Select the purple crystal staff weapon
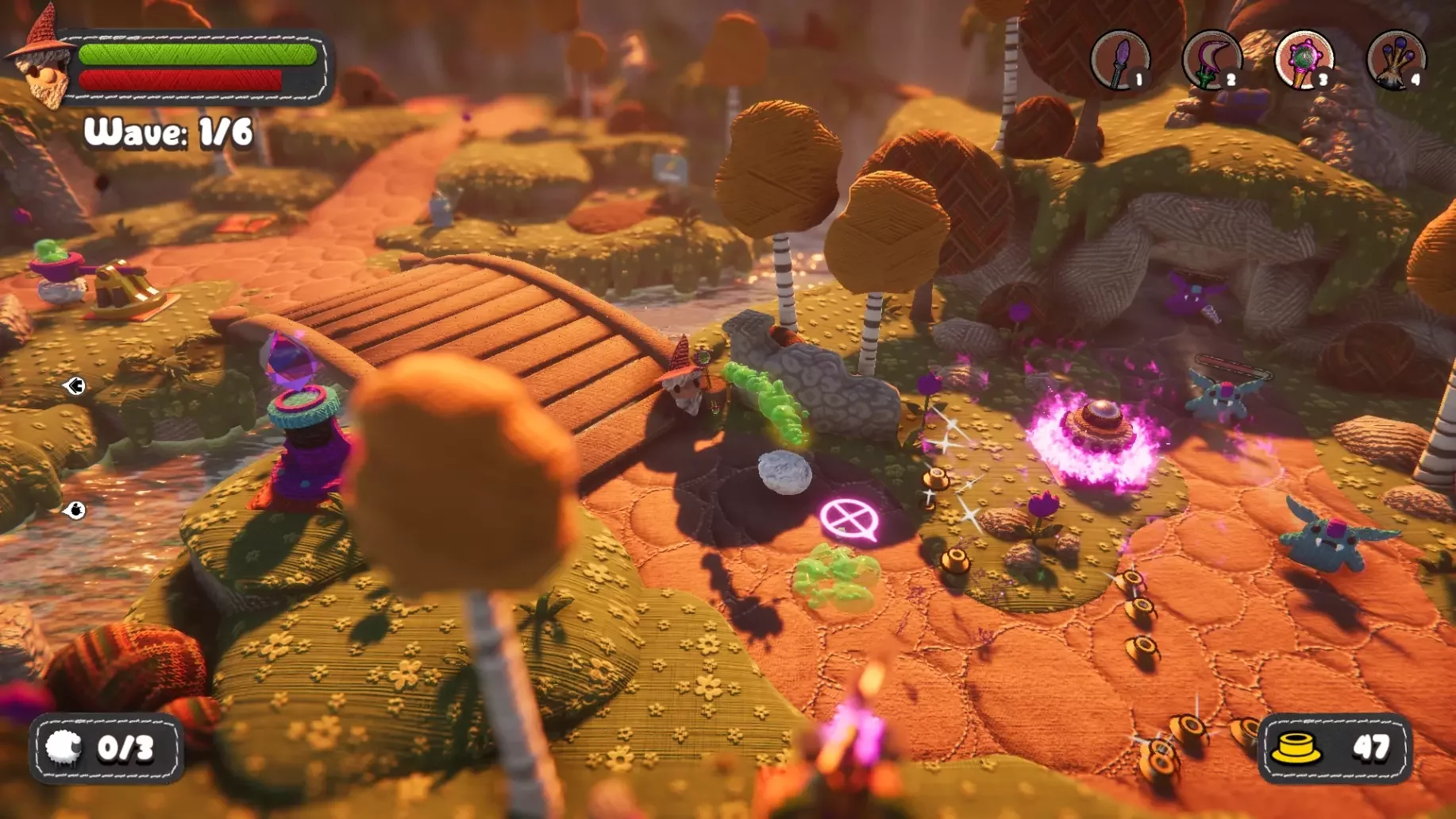Viewport: 1456px width, 819px height. pos(1120,60)
